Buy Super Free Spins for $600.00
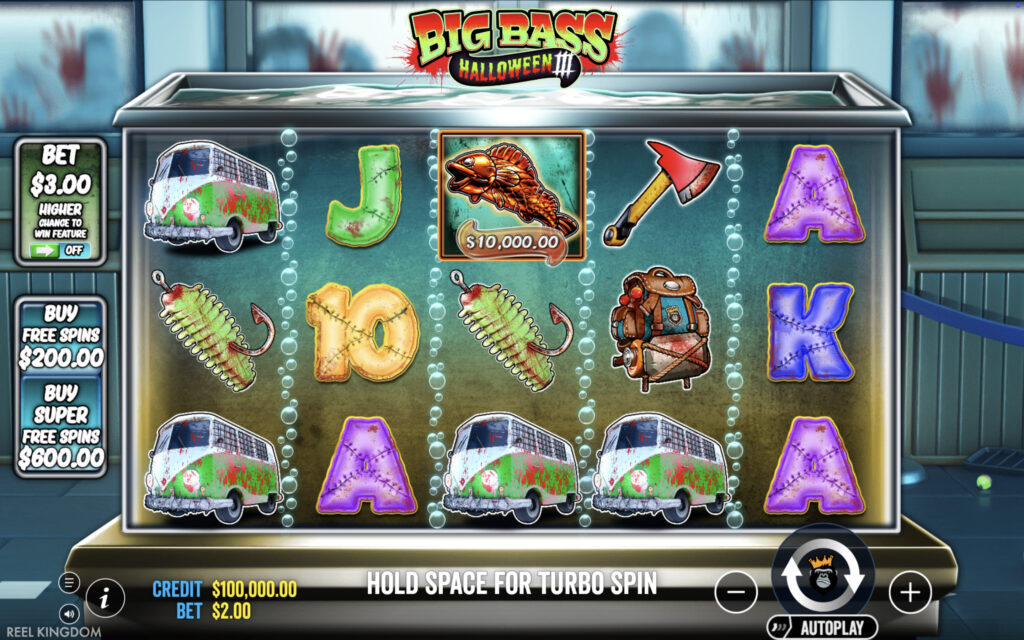The image size is (1024, 640). point(61,425)
